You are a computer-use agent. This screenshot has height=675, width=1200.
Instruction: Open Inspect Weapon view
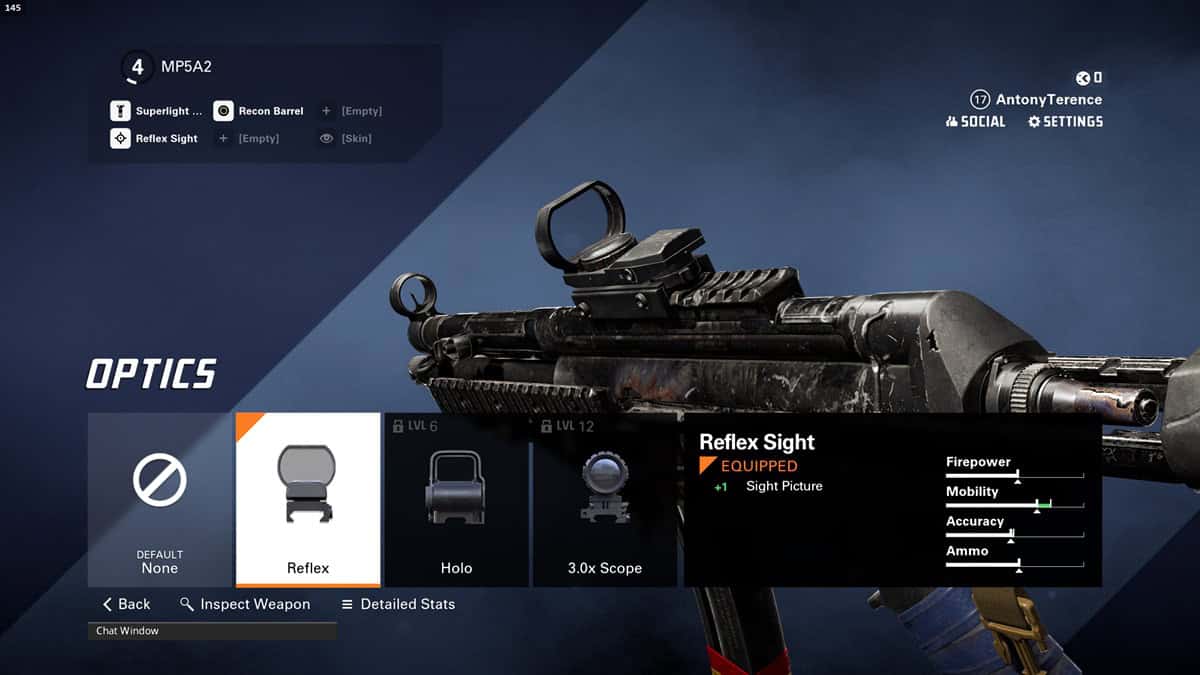(x=245, y=604)
